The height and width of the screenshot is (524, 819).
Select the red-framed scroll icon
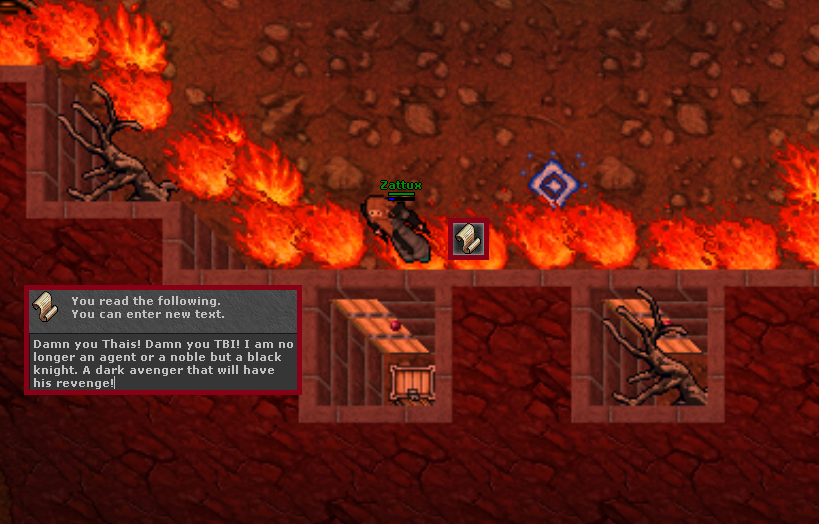468,240
